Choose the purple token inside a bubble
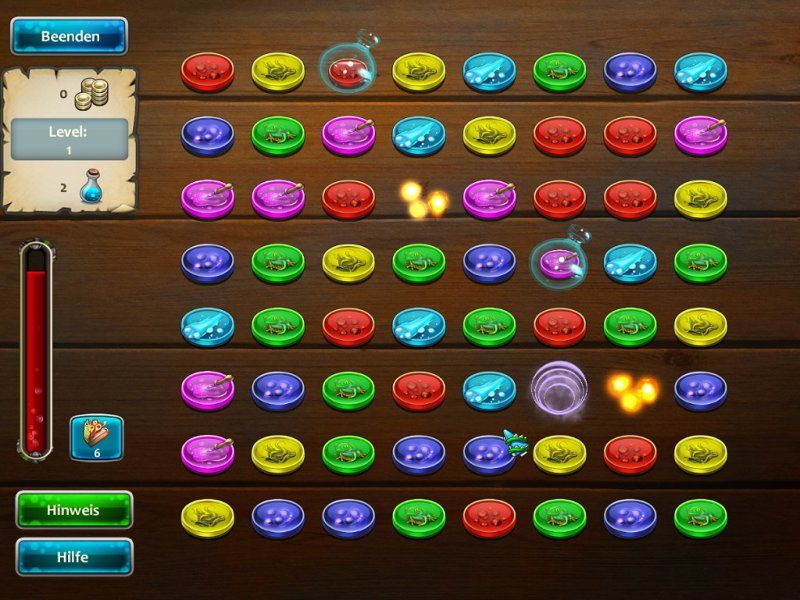 click(x=558, y=263)
